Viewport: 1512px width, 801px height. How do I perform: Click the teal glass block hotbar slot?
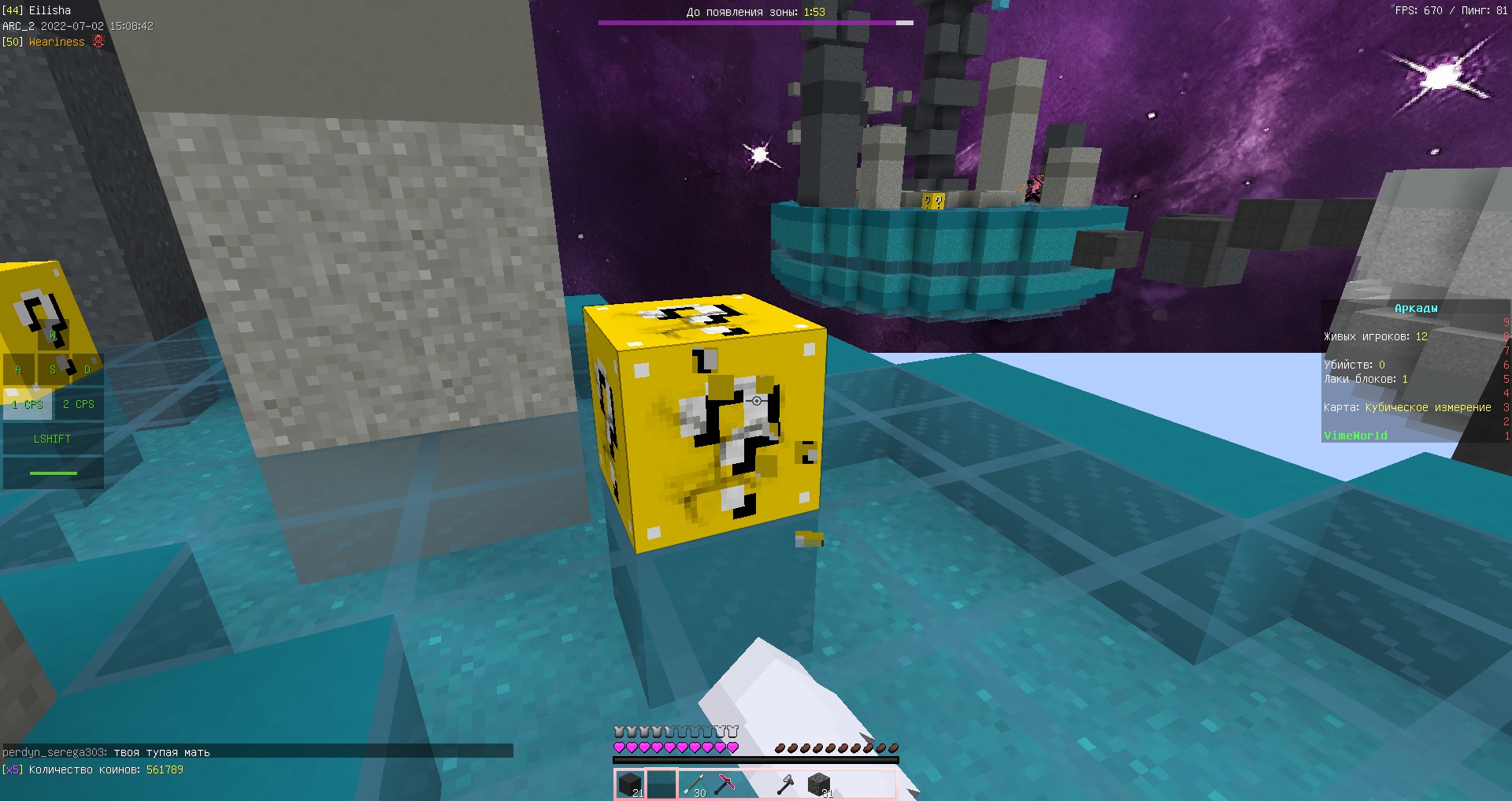click(661, 785)
